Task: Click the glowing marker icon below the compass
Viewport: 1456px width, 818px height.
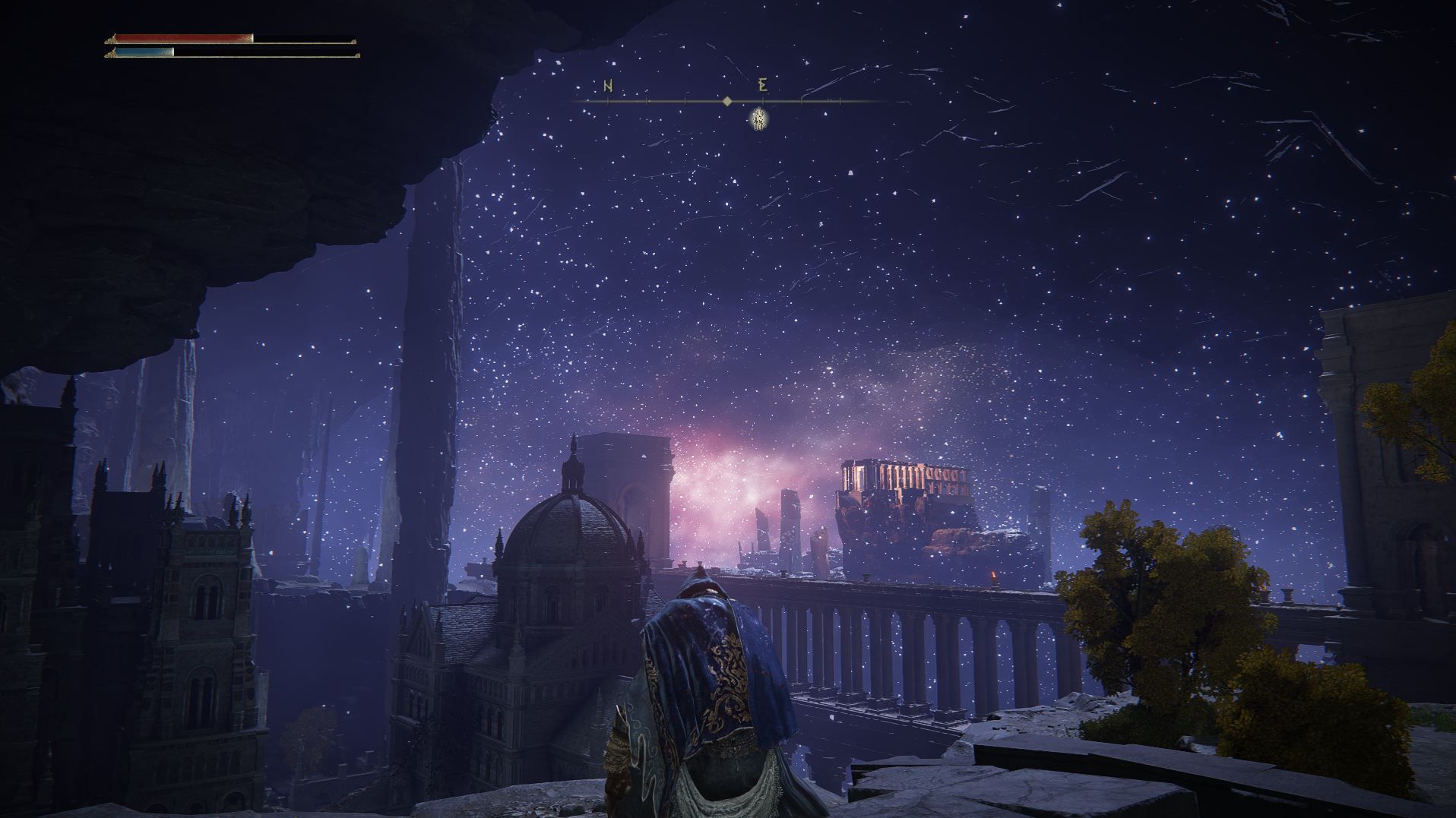Action: click(758, 118)
